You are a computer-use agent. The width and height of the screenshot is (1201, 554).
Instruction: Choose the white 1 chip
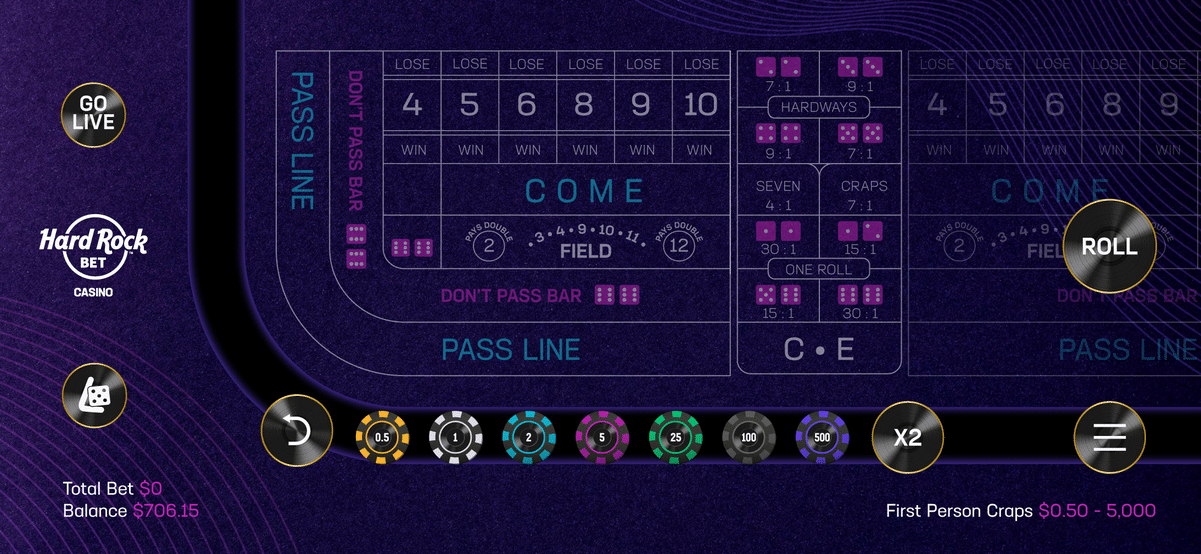pyautogui.click(x=455, y=437)
